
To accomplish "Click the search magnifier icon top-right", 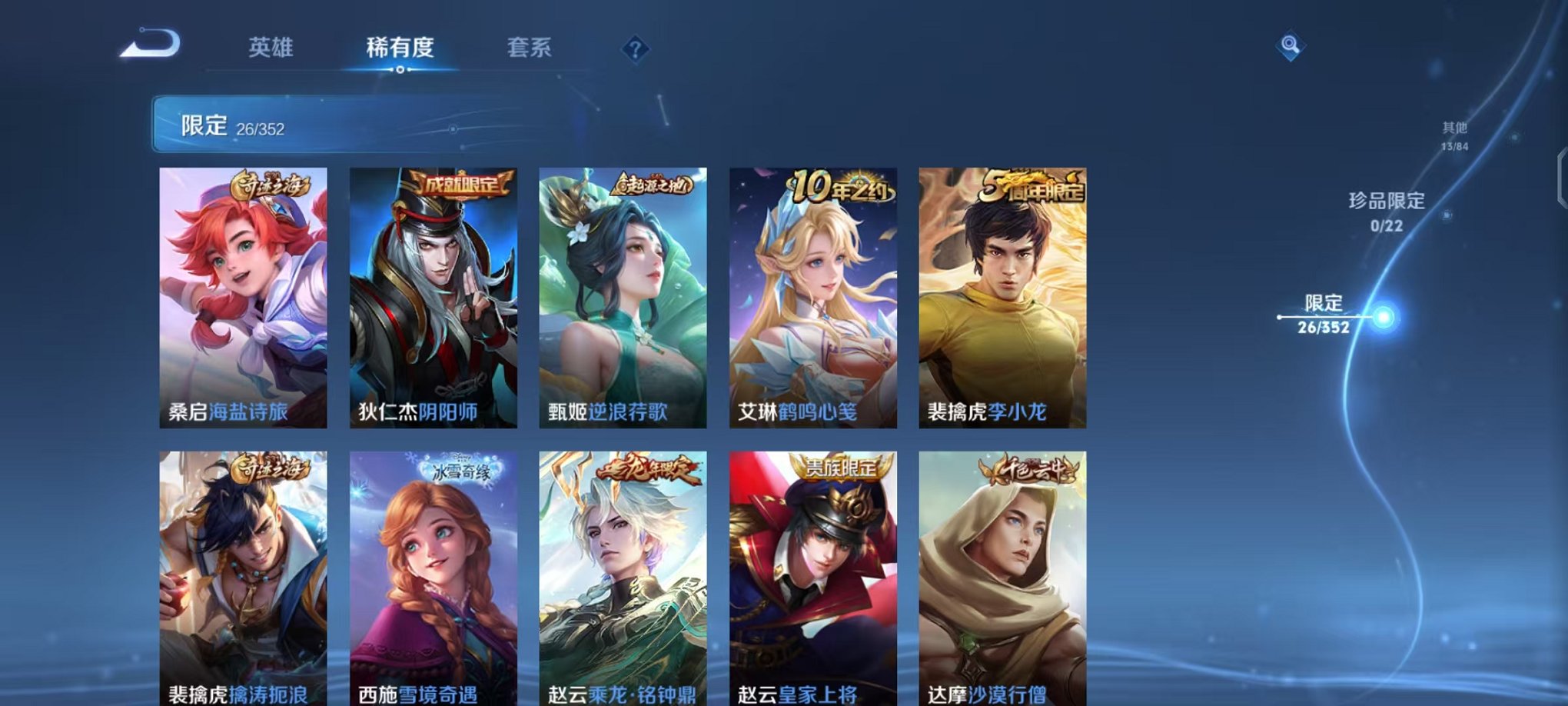I will pos(1291,46).
